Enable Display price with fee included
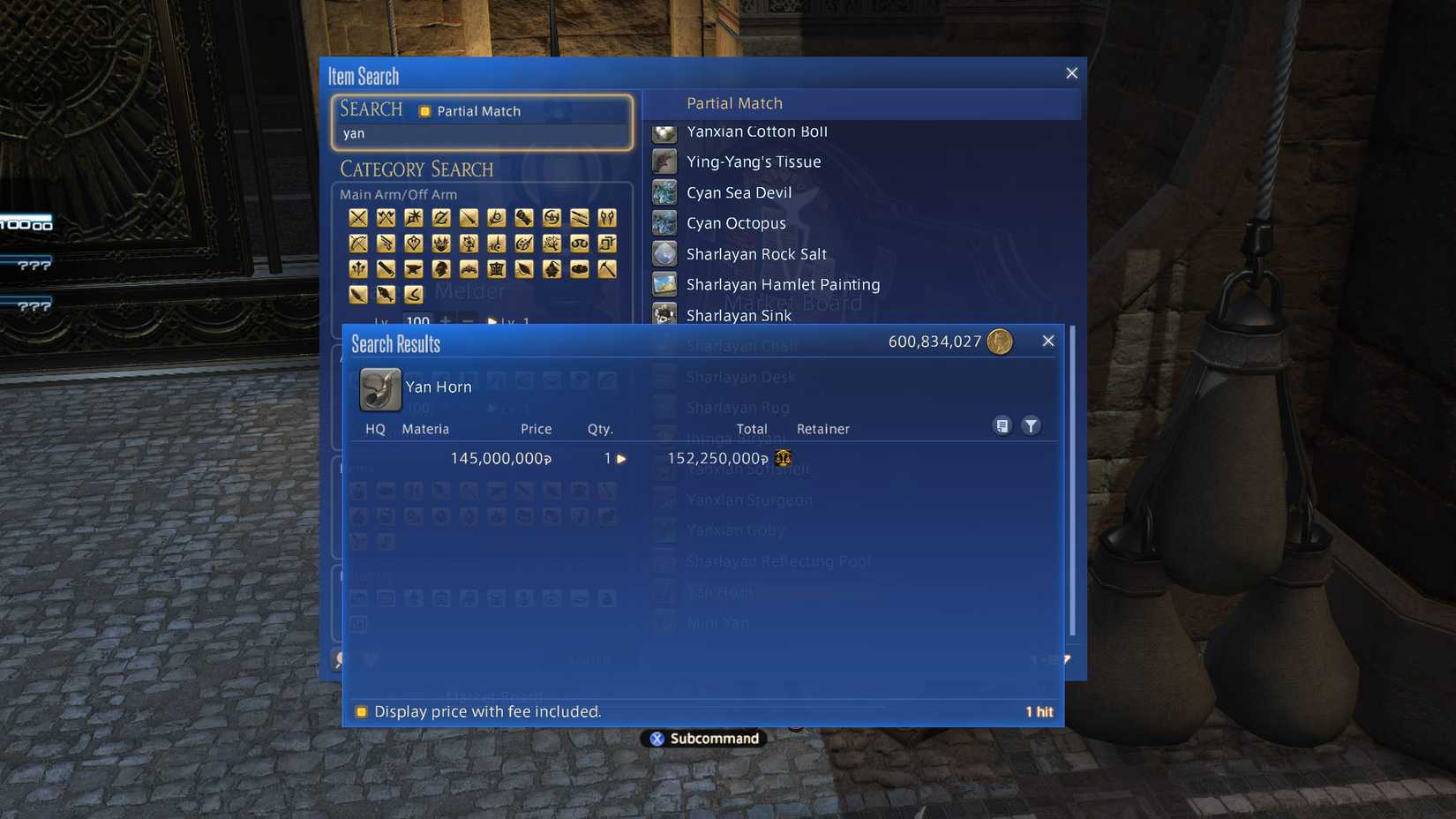The height and width of the screenshot is (819, 1456). click(362, 712)
